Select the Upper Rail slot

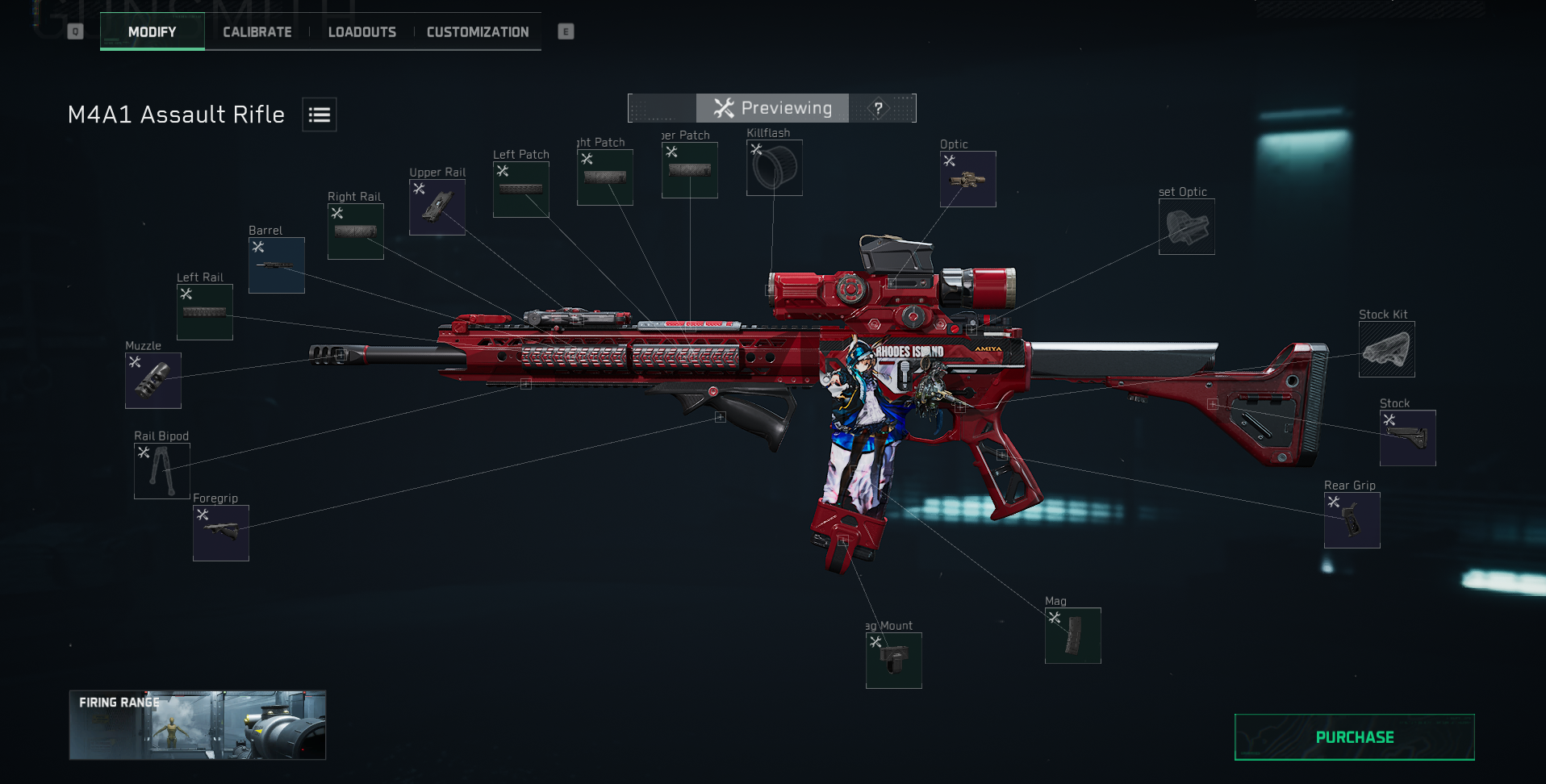[437, 206]
